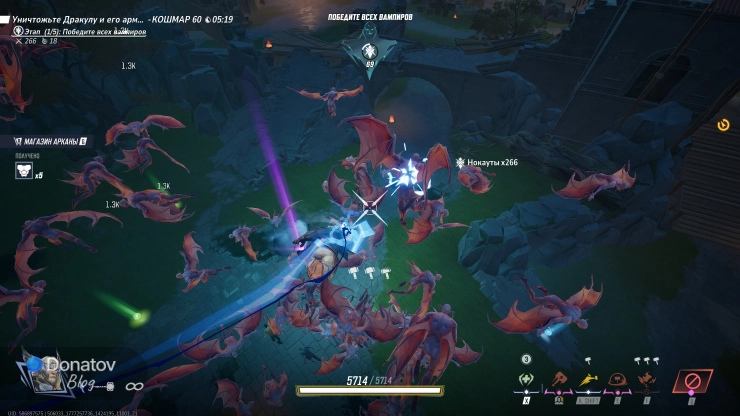Open the mission objective tracker at top-left

click(x=75, y=19)
